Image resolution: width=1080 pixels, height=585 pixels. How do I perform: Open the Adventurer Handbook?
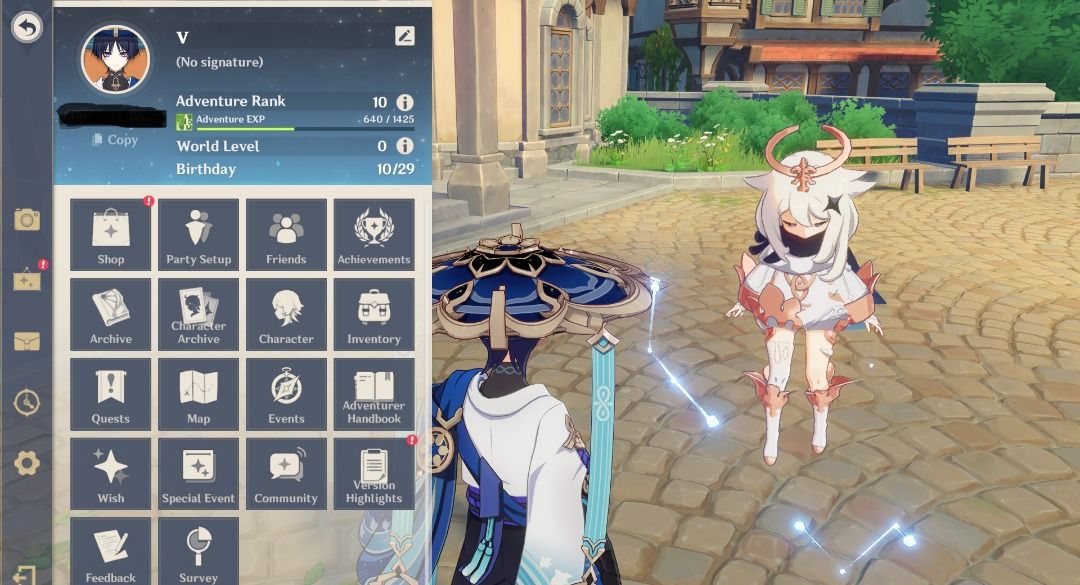point(374,395)
